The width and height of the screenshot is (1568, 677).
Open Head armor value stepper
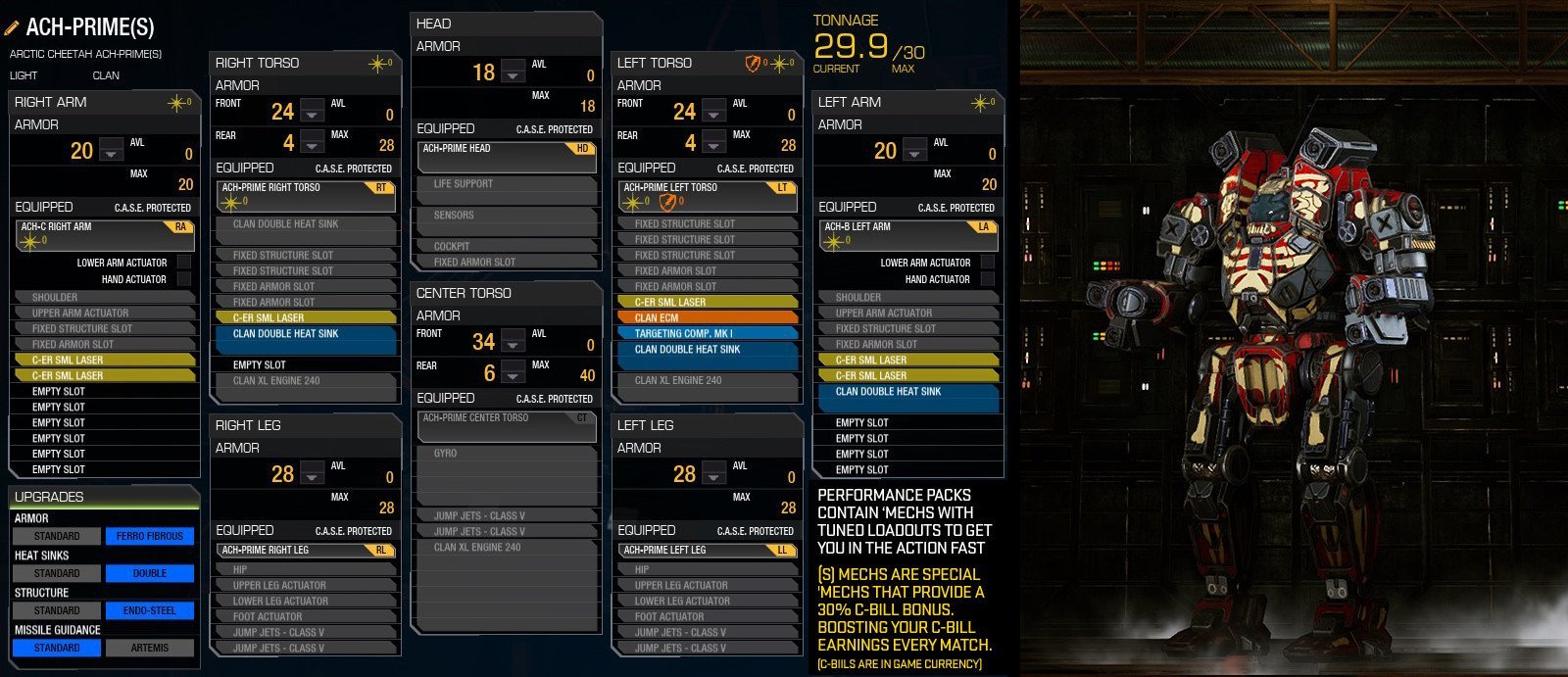pos(514,73)
